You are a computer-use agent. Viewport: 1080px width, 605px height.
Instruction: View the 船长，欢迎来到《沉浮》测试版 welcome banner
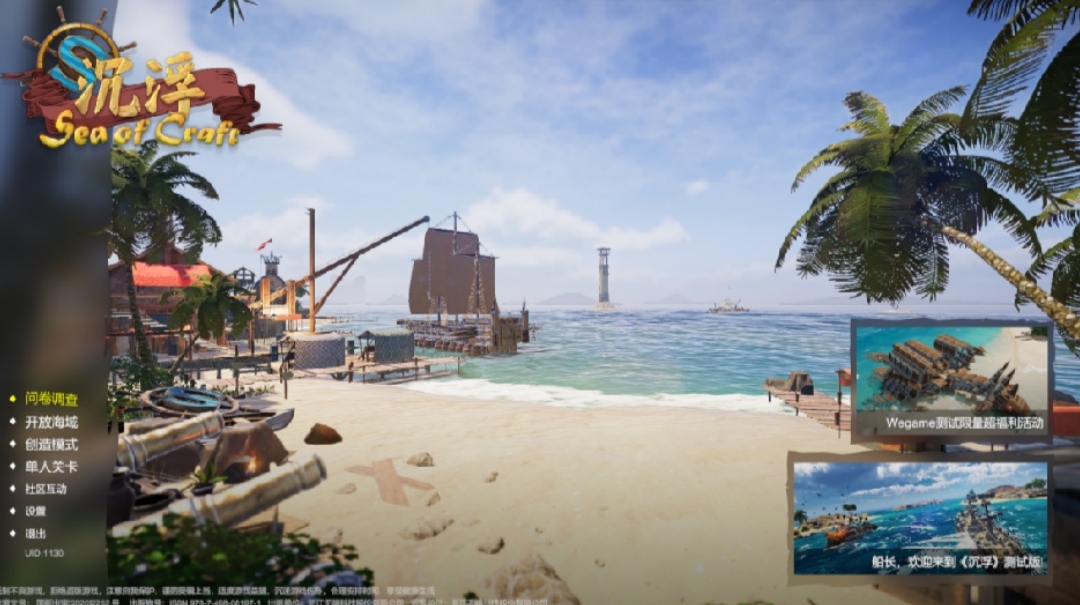[919, 518]
